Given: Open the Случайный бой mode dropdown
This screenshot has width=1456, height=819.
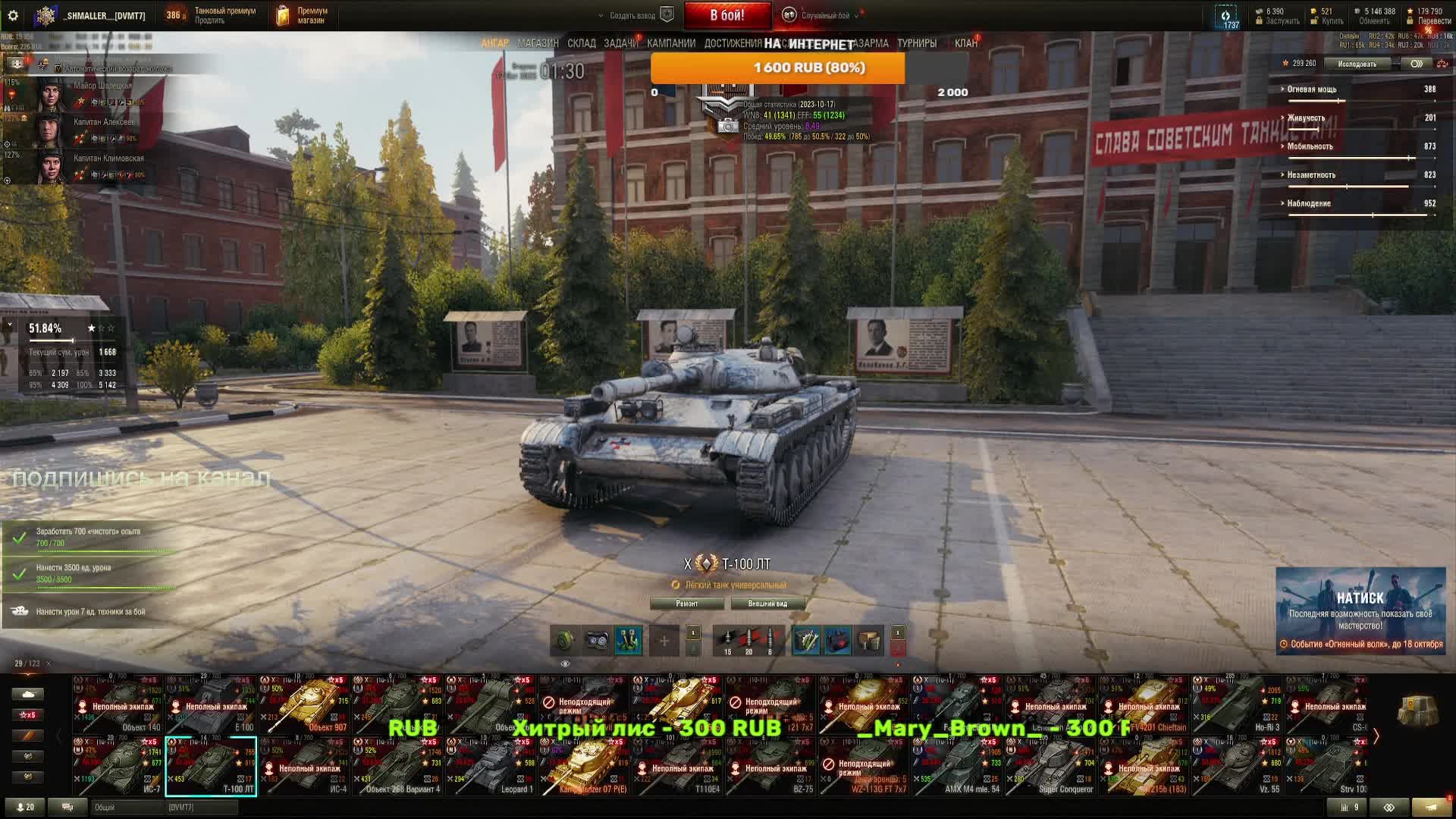Looking at the screenshot, I should [x=825, y=15].
